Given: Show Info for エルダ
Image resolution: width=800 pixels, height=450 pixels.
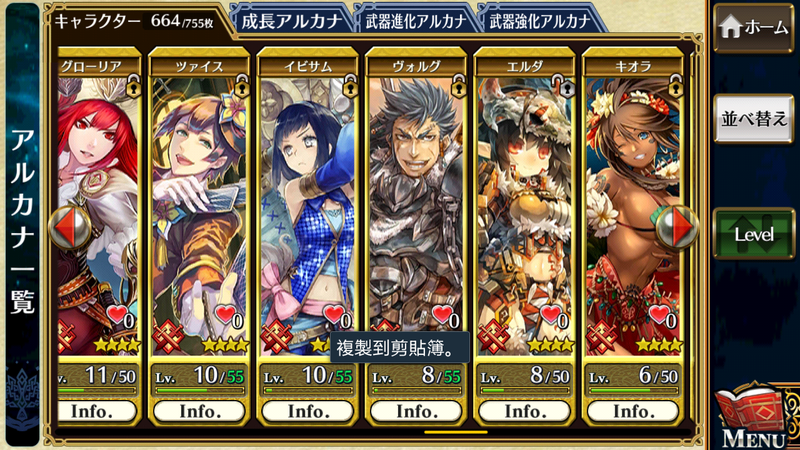Looking at the screenshot, I should pyautogui.click(x=524, y=411).
